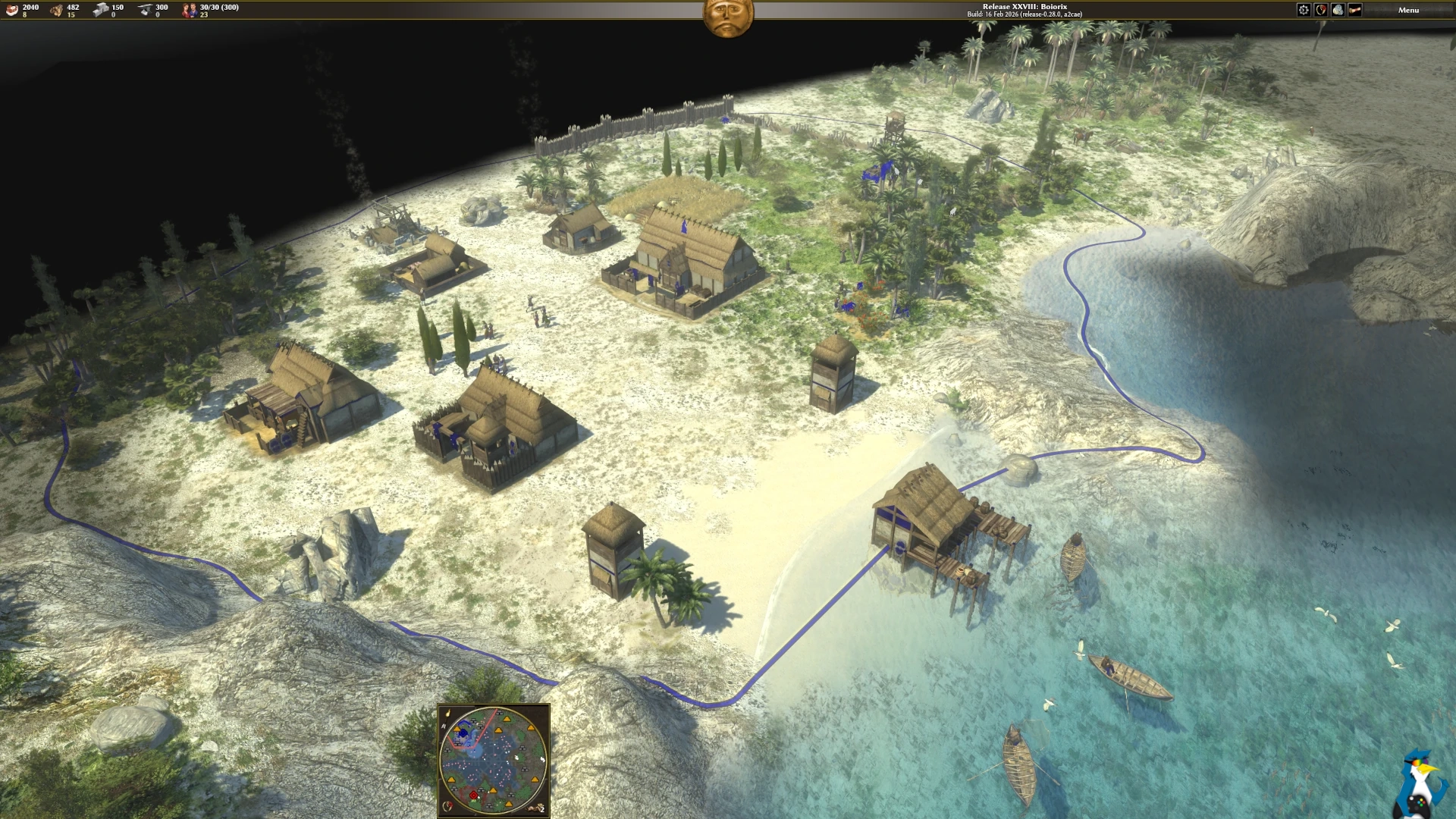Toggle the diplomacy colors button on the minimap
This screenshot has height=819, width=1456.
447,807
